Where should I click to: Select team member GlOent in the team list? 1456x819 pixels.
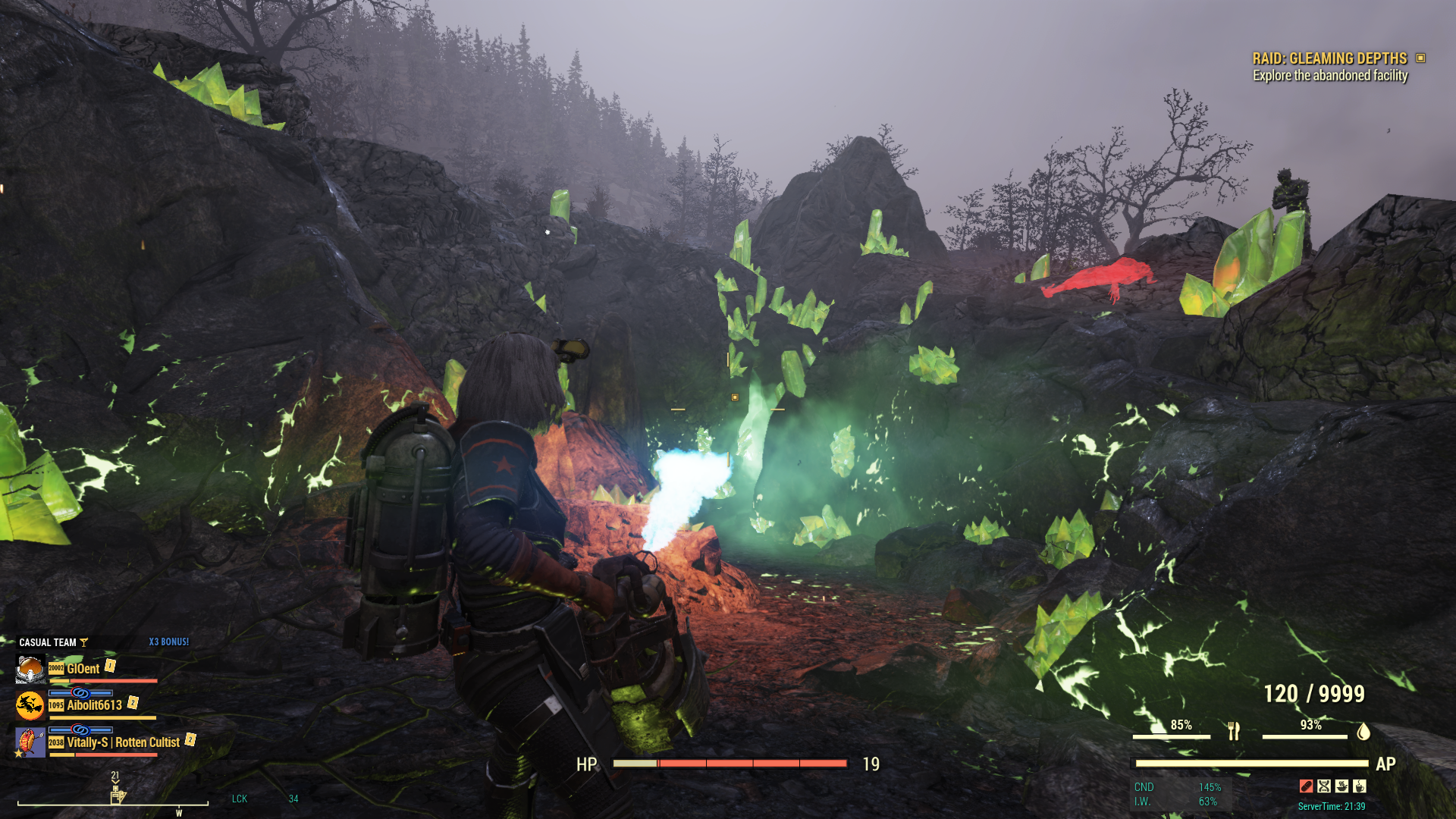83,669
